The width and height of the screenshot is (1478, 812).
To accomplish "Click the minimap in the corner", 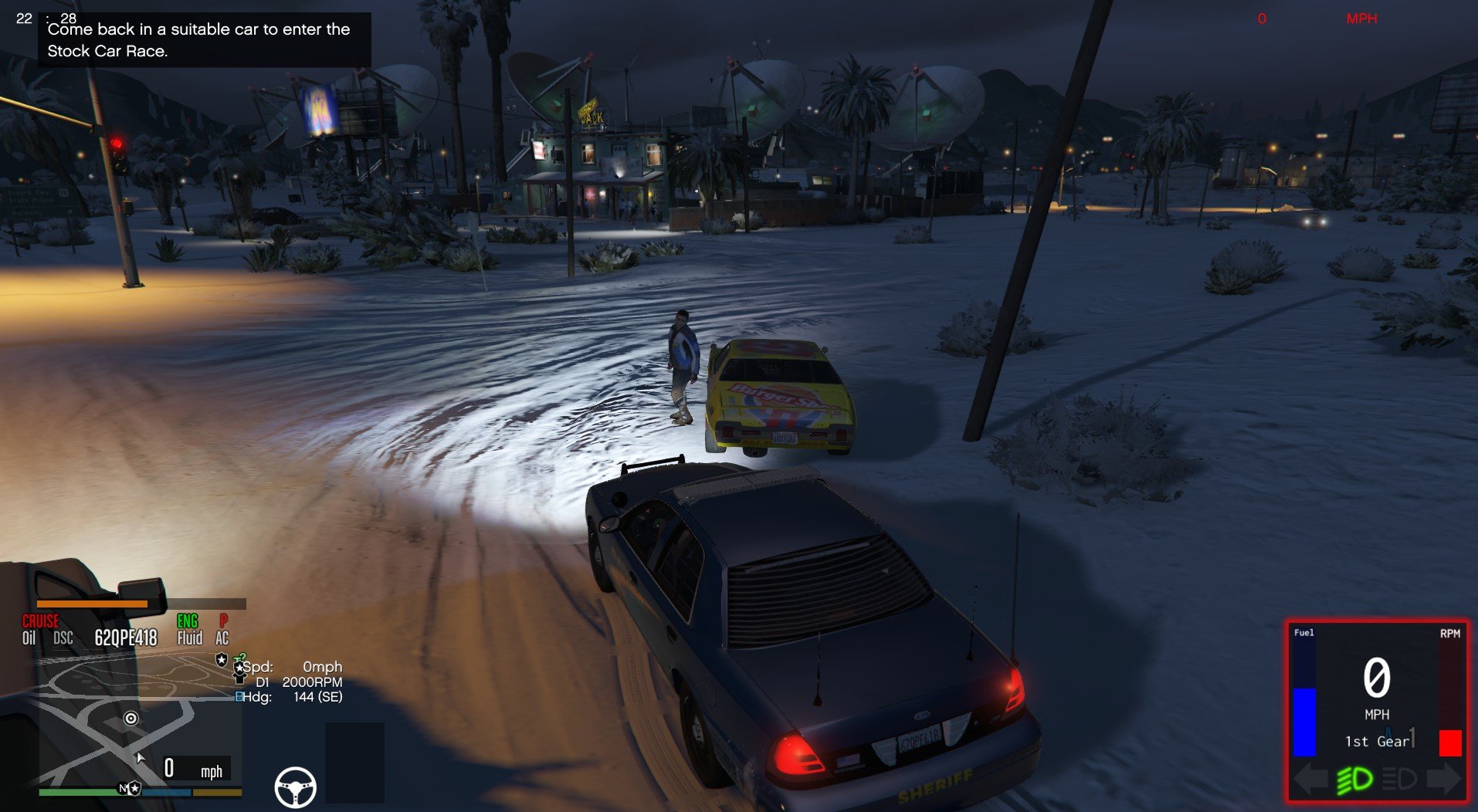I will [x=139, y=726].
